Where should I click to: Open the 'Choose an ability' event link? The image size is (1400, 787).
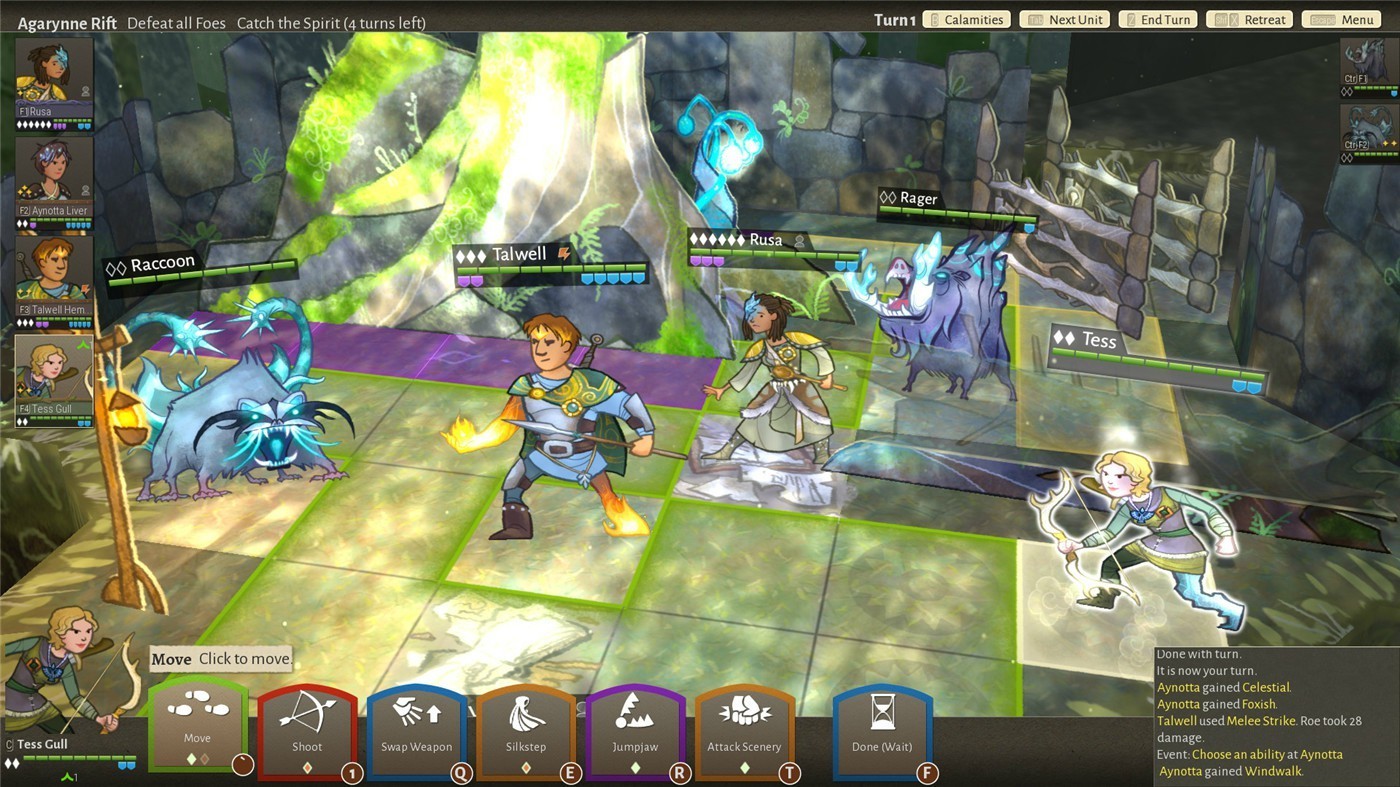(x=1267, y=754)
